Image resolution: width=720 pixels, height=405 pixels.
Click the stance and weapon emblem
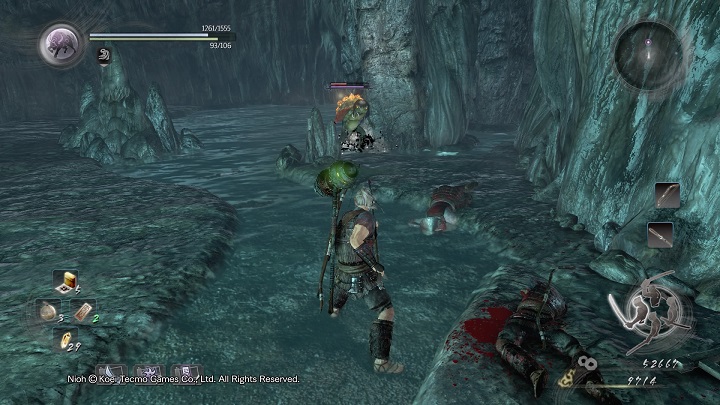651,308
